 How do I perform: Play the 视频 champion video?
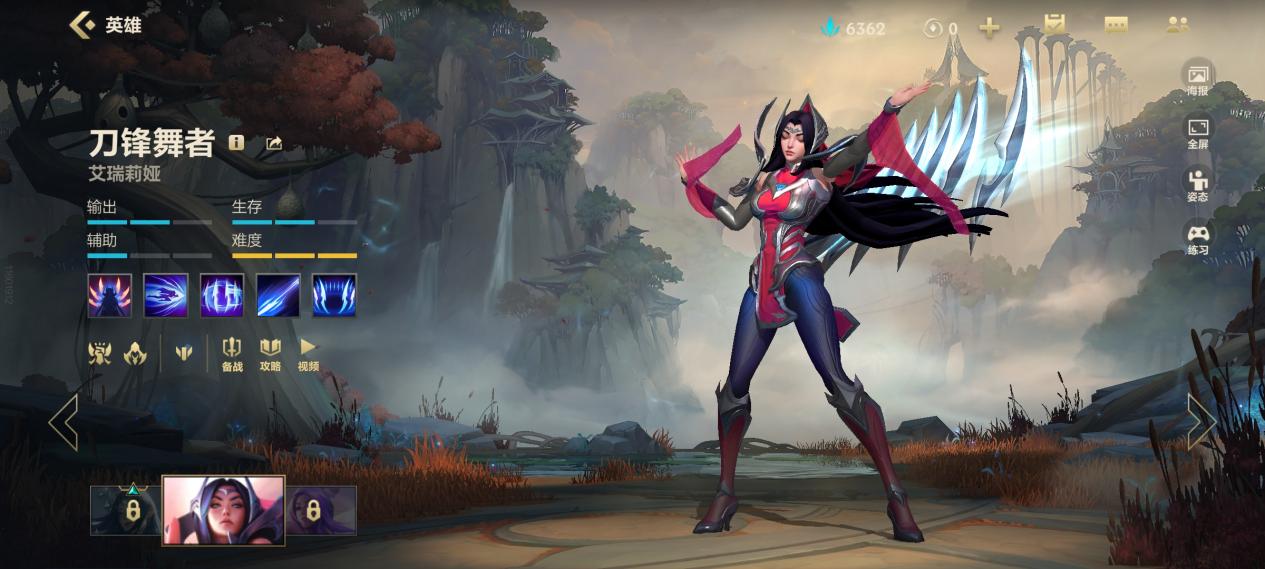[x=308, y=354]
